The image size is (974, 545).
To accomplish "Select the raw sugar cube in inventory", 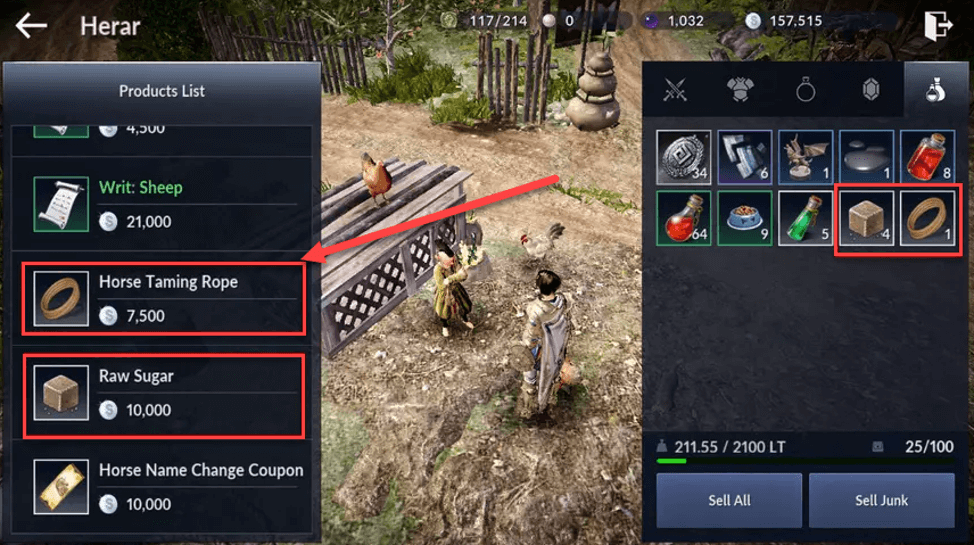I will click(866, 218).
